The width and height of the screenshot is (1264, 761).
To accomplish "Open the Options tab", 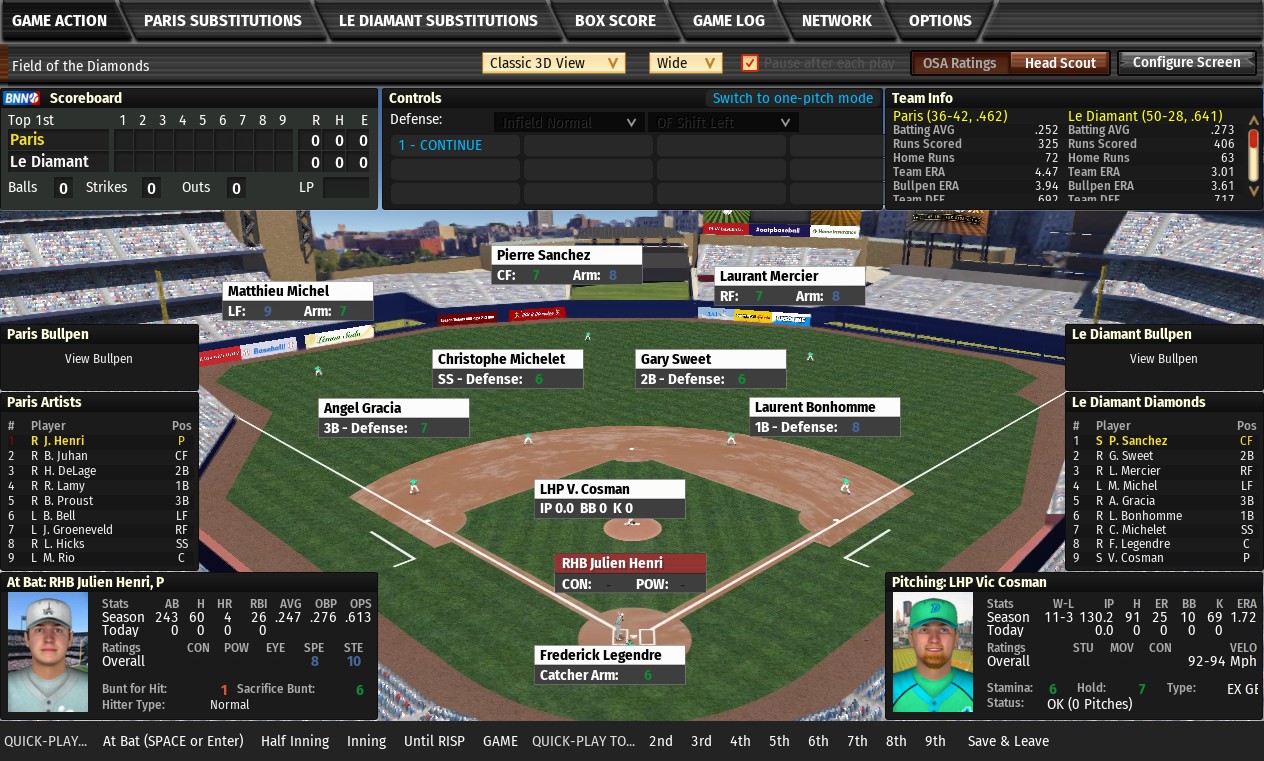I will coord(940,20).
